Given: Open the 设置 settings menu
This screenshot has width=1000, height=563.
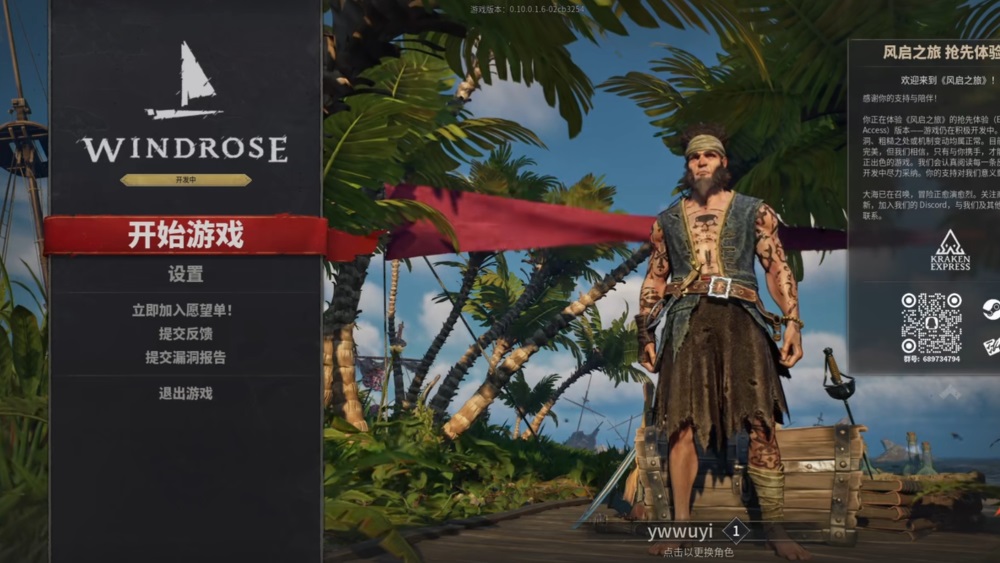Looking at the screenshot, I should click(186, 274).
